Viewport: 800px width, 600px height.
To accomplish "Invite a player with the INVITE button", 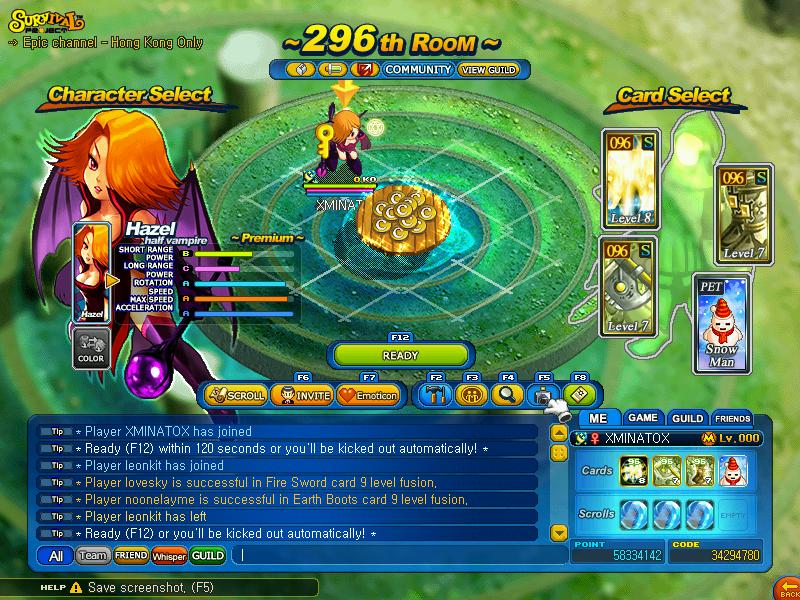I will [x=301, y=395].
